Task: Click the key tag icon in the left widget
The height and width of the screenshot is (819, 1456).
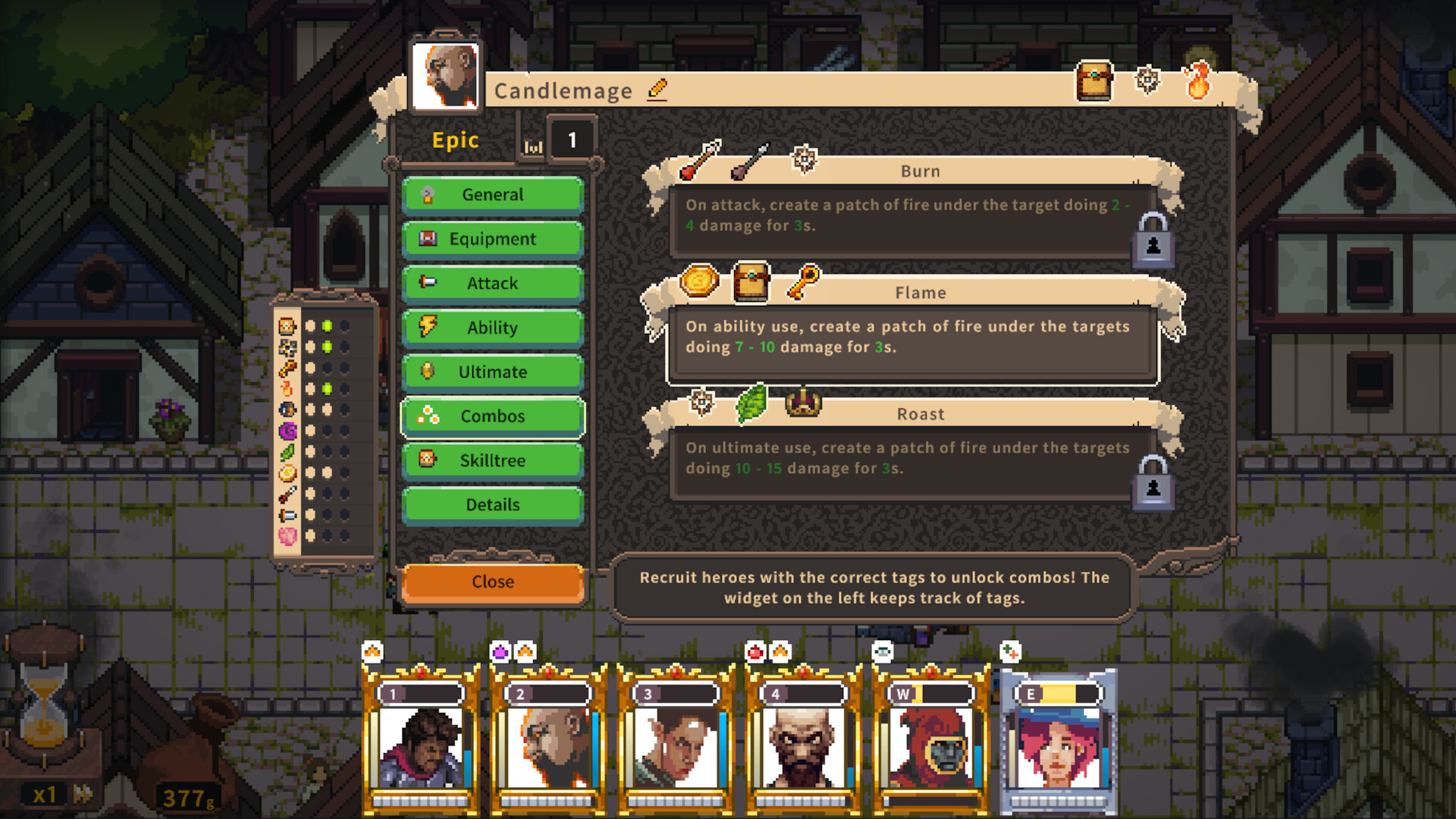Action: 287,368
